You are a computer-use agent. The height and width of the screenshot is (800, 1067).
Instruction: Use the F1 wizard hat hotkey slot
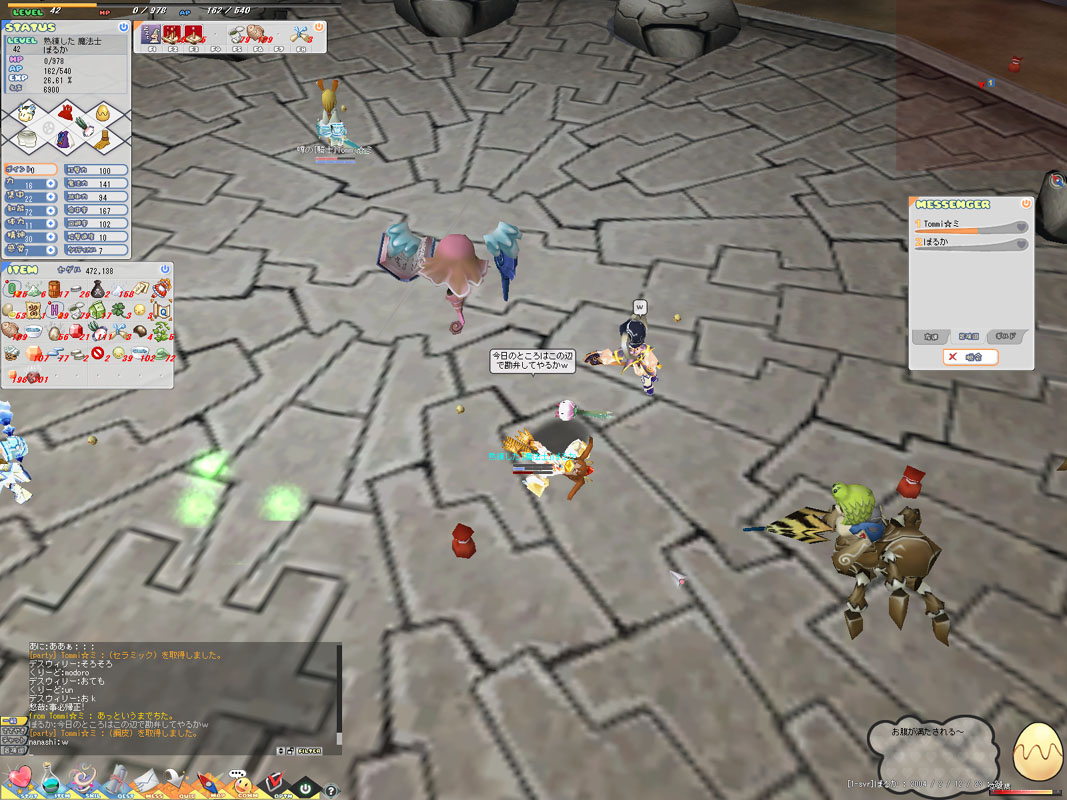[x=151, y=35]
